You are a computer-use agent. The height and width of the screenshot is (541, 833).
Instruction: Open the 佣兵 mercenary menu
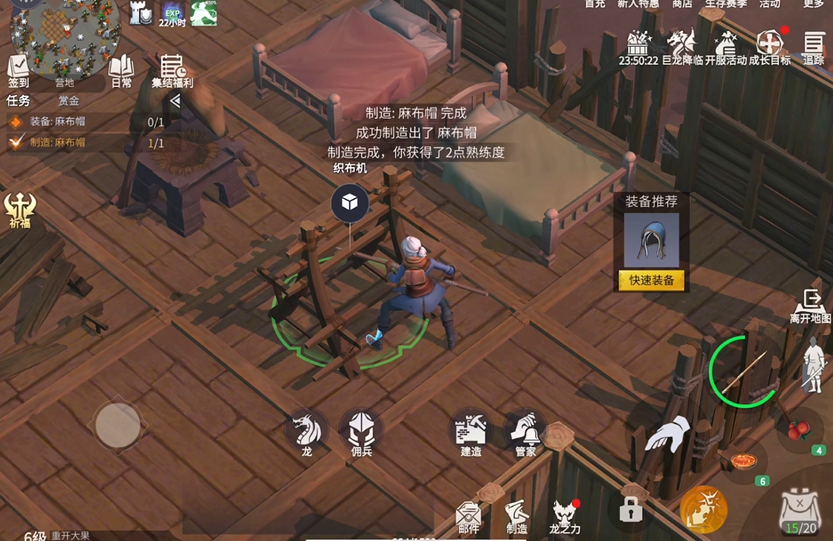pos(361,432)
